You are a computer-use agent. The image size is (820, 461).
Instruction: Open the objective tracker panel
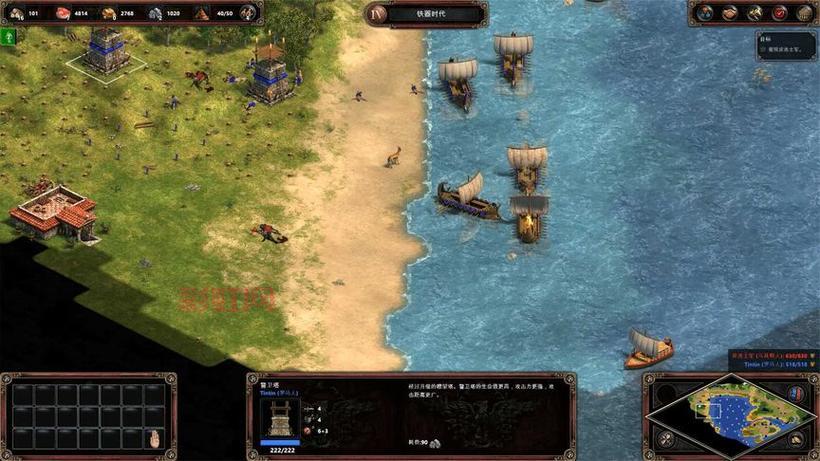(x=786, y=45)
